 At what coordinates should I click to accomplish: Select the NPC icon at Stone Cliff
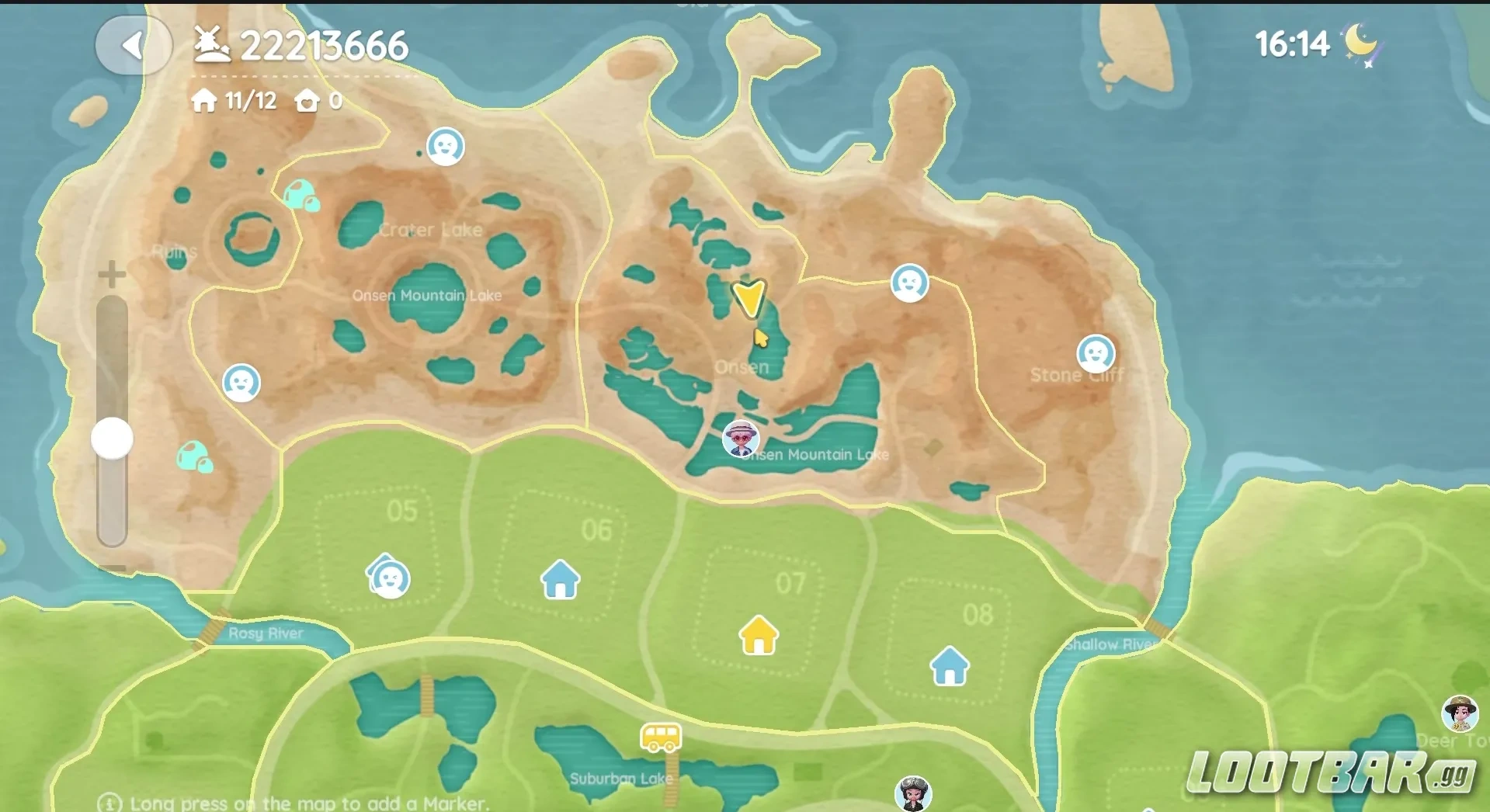tap(1095, 354)
